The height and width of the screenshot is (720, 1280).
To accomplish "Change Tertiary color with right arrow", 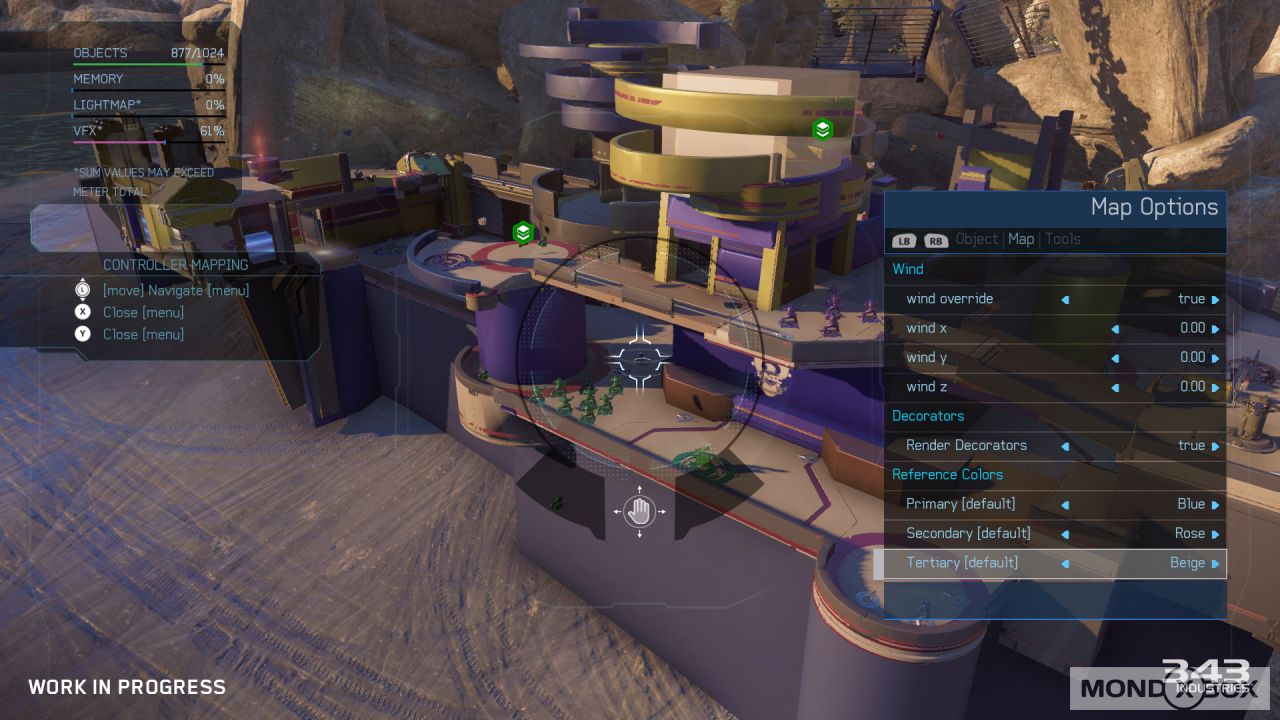I will pos(1215,564).
